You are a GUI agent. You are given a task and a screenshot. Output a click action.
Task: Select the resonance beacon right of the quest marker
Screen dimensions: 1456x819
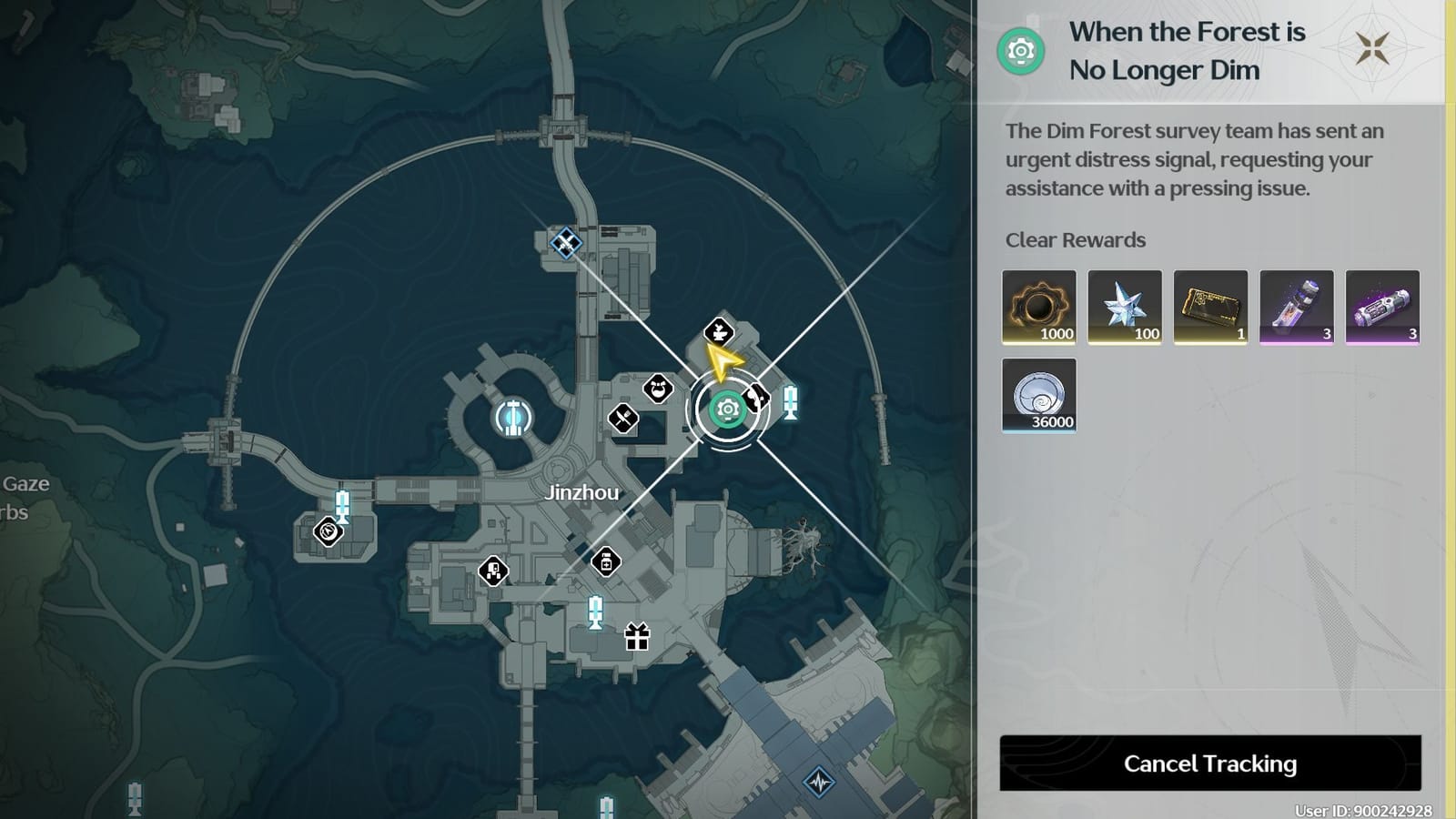(790, 400)
